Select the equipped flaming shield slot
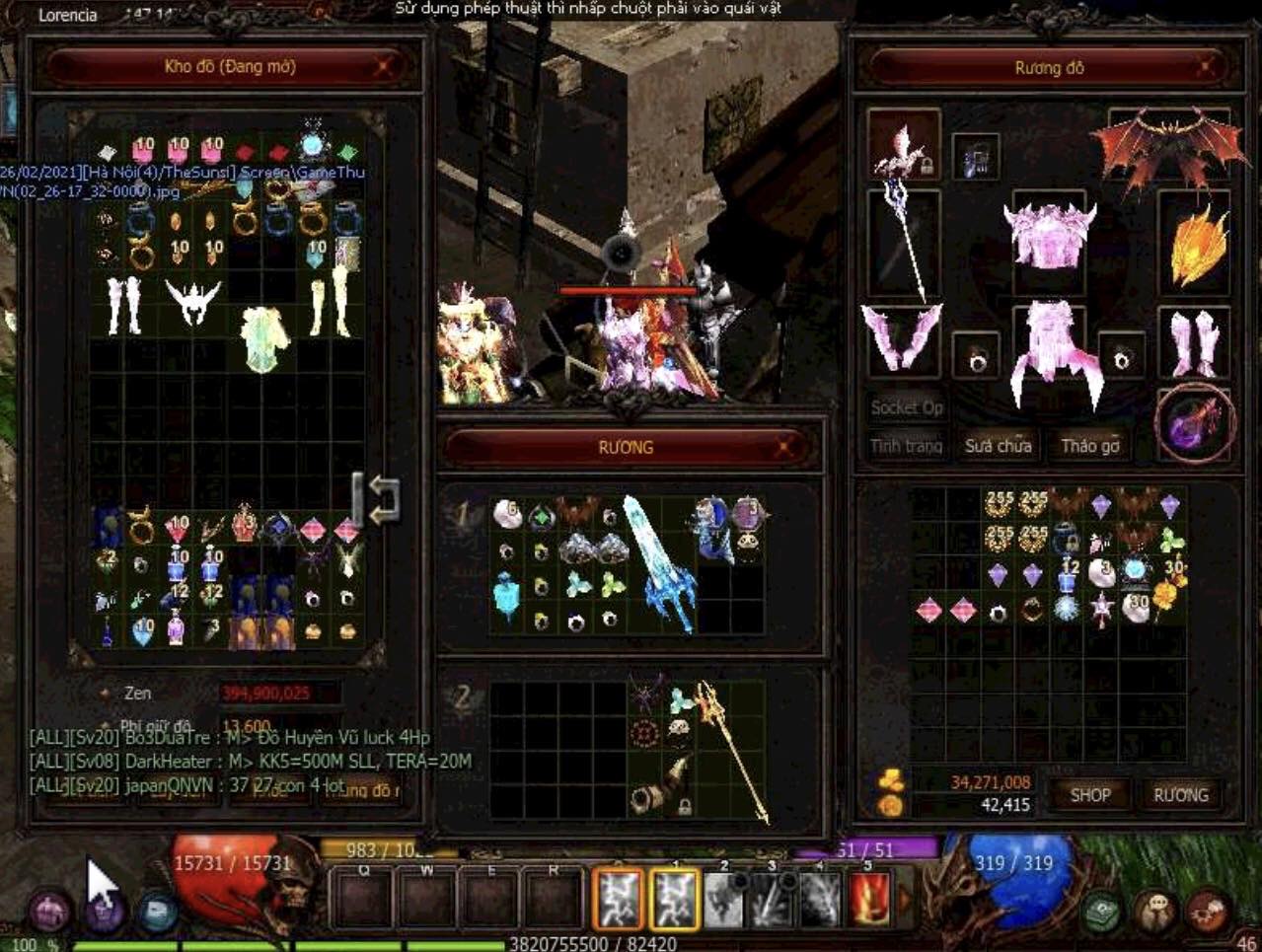This screenshot has height=952, width=1262. pos(1196,244)
